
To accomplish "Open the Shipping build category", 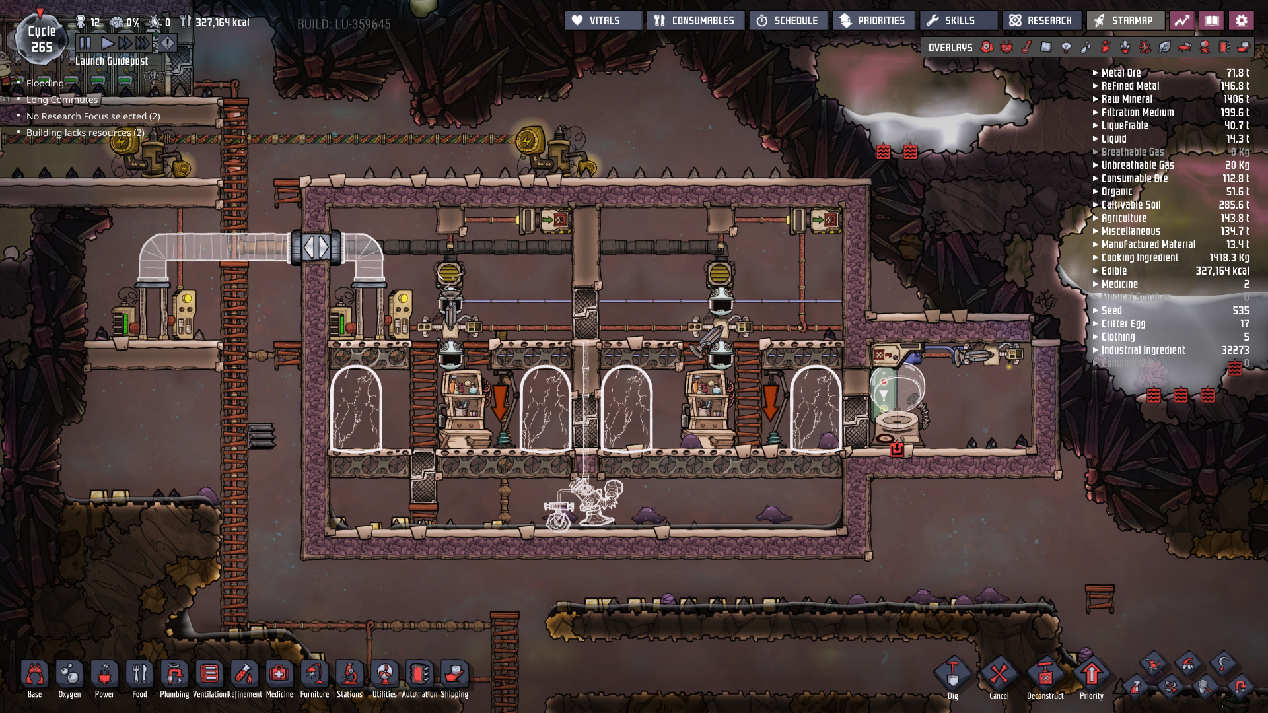I will click(453, 674).
